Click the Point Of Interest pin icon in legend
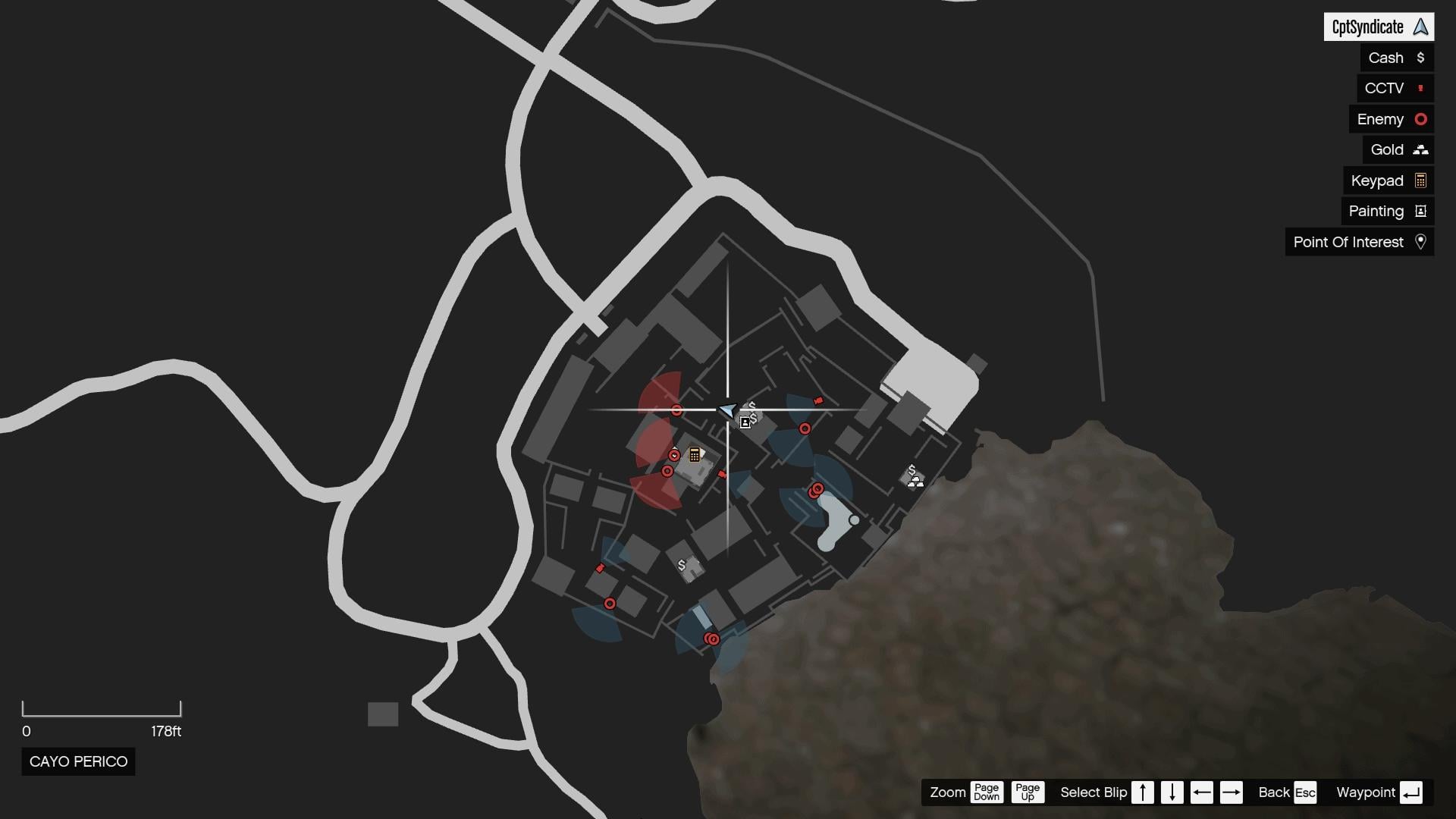Image resolution: width=1456 pixels, height=819 pixels. click(x=1422, y=242)
